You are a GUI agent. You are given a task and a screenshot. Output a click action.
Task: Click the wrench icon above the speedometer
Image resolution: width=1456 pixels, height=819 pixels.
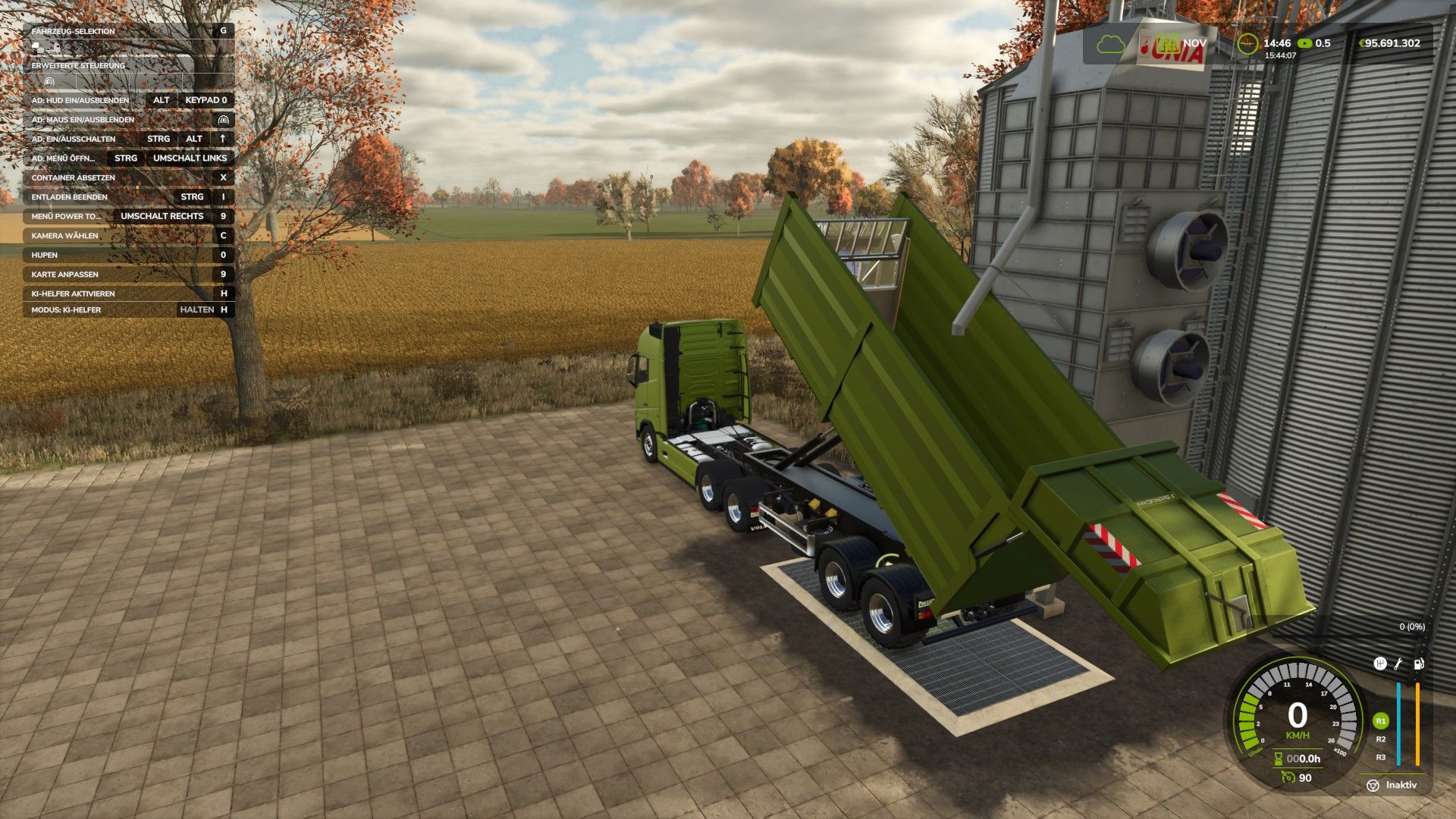click(1398, 665)
